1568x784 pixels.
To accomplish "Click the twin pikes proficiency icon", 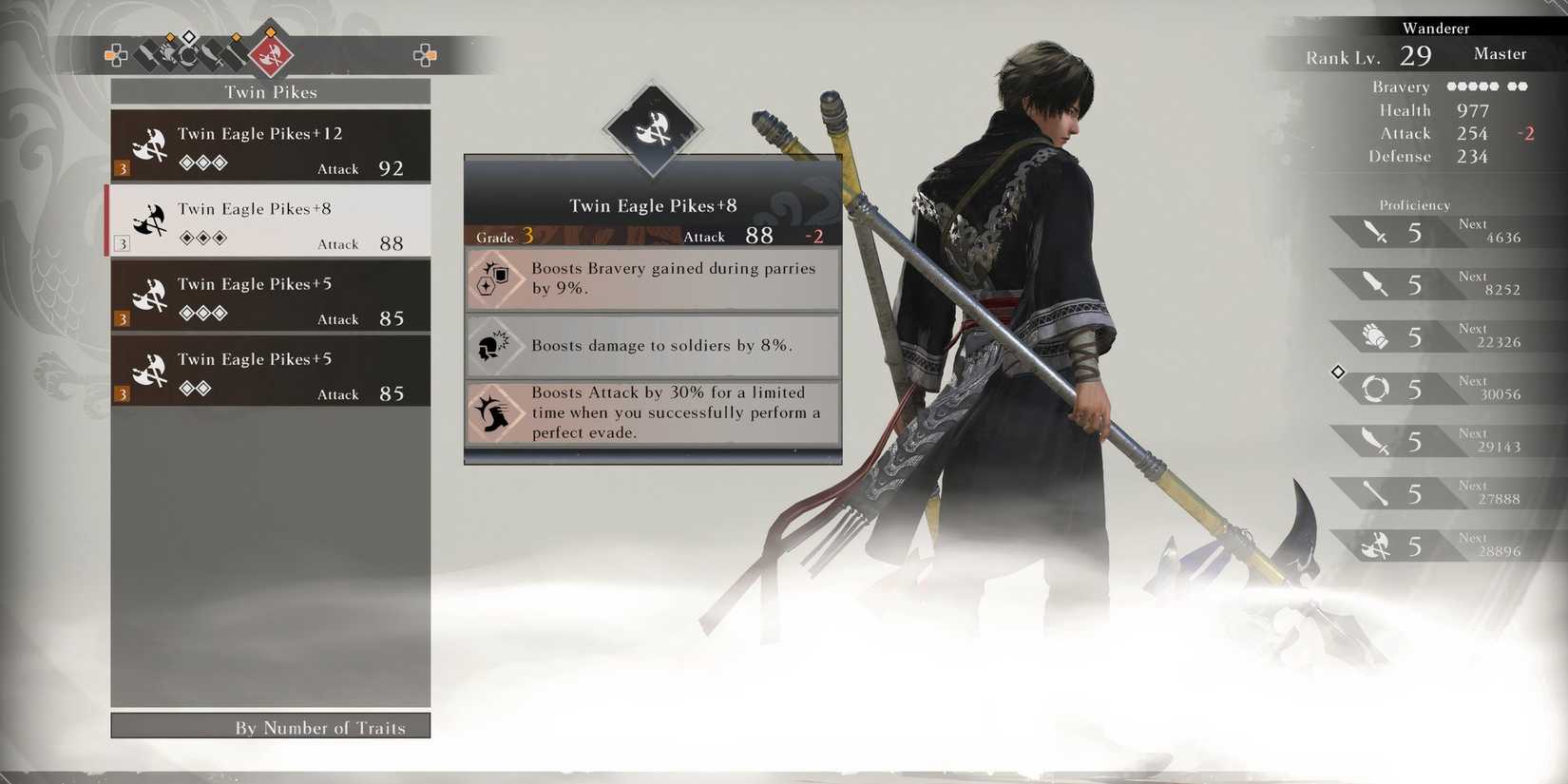I will coord(1373,545).
